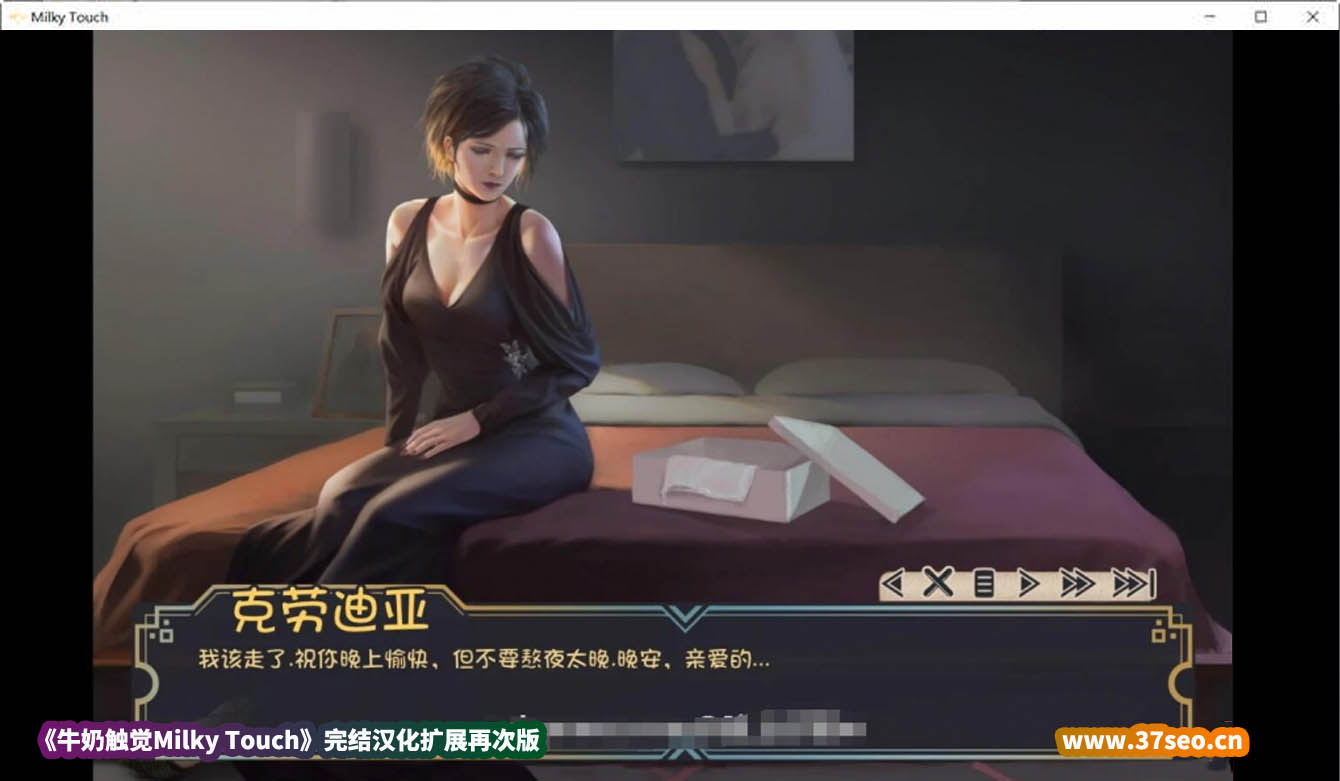The height and width of the screenshot is (781, 1340).
Task: Hide the dialogue box using the X icon
Action: click(x=937, y=582)
